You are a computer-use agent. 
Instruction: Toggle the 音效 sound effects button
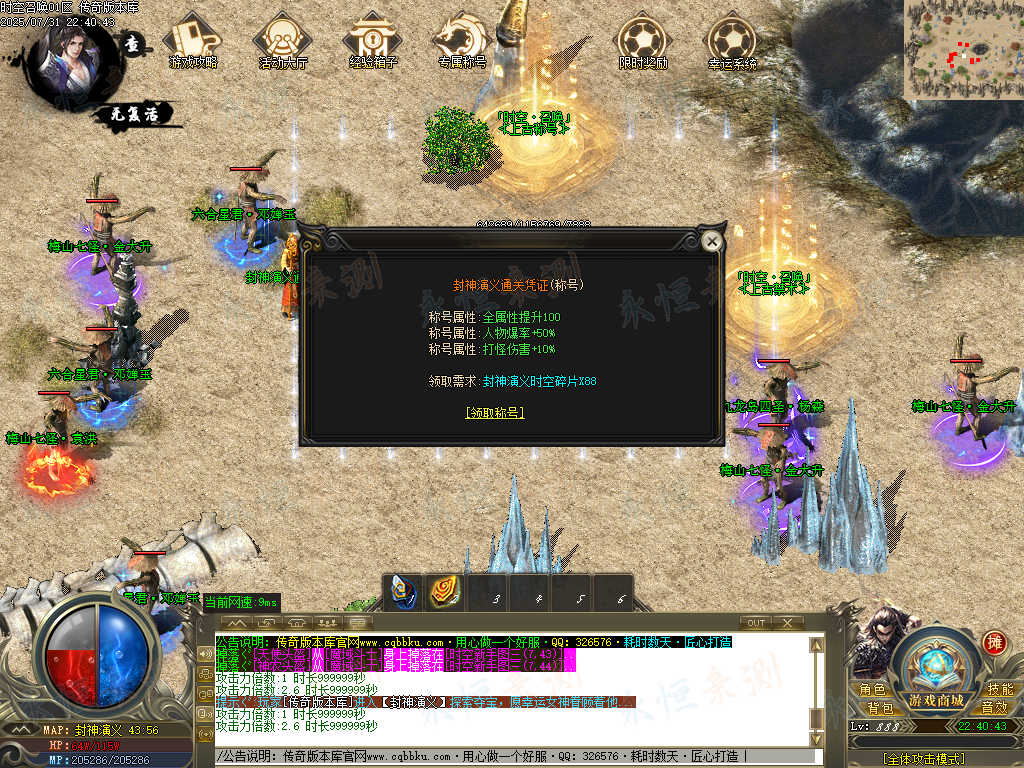tap(994, 708)
